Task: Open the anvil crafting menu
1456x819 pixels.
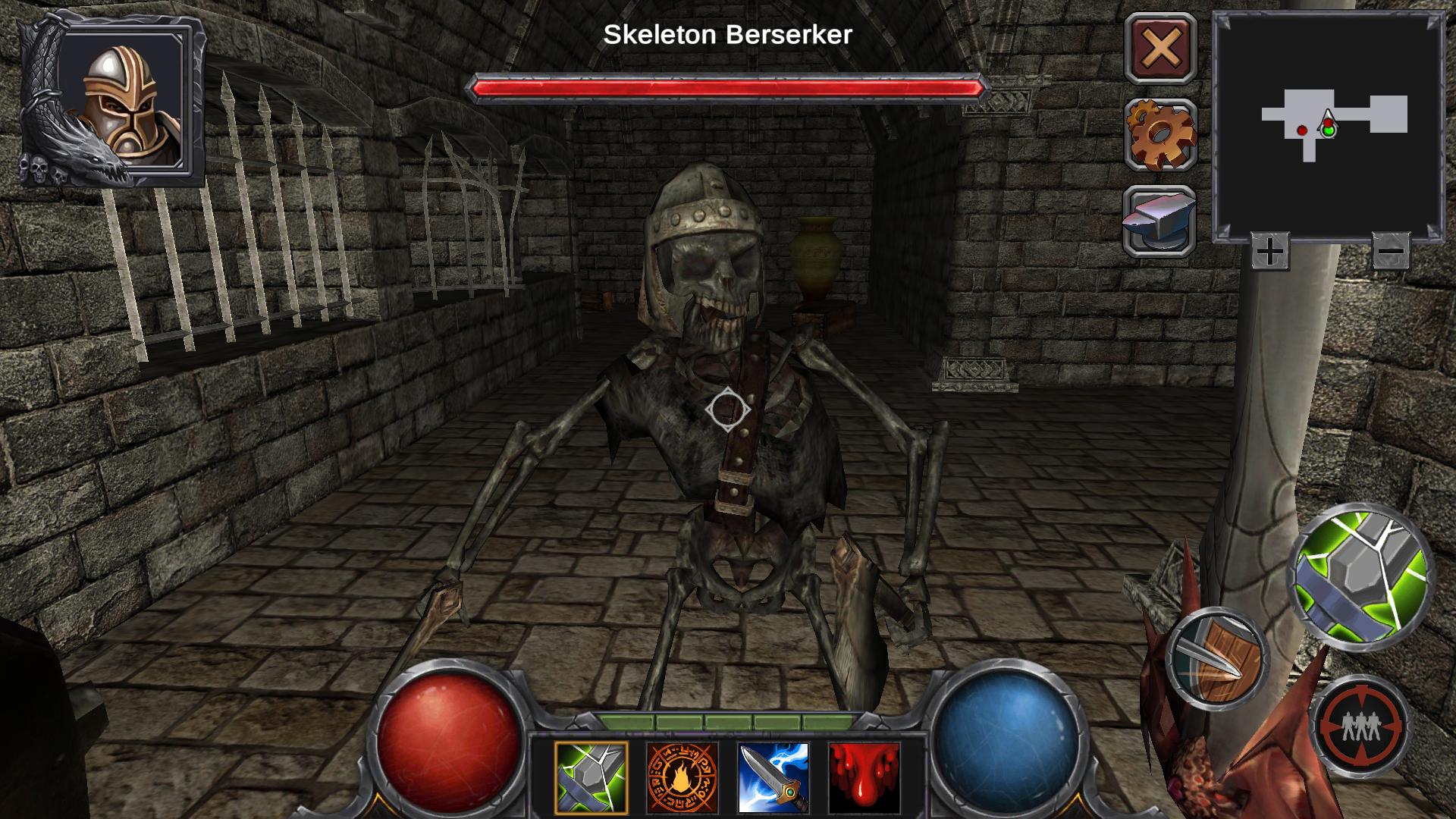Action: pos(1159,220)
